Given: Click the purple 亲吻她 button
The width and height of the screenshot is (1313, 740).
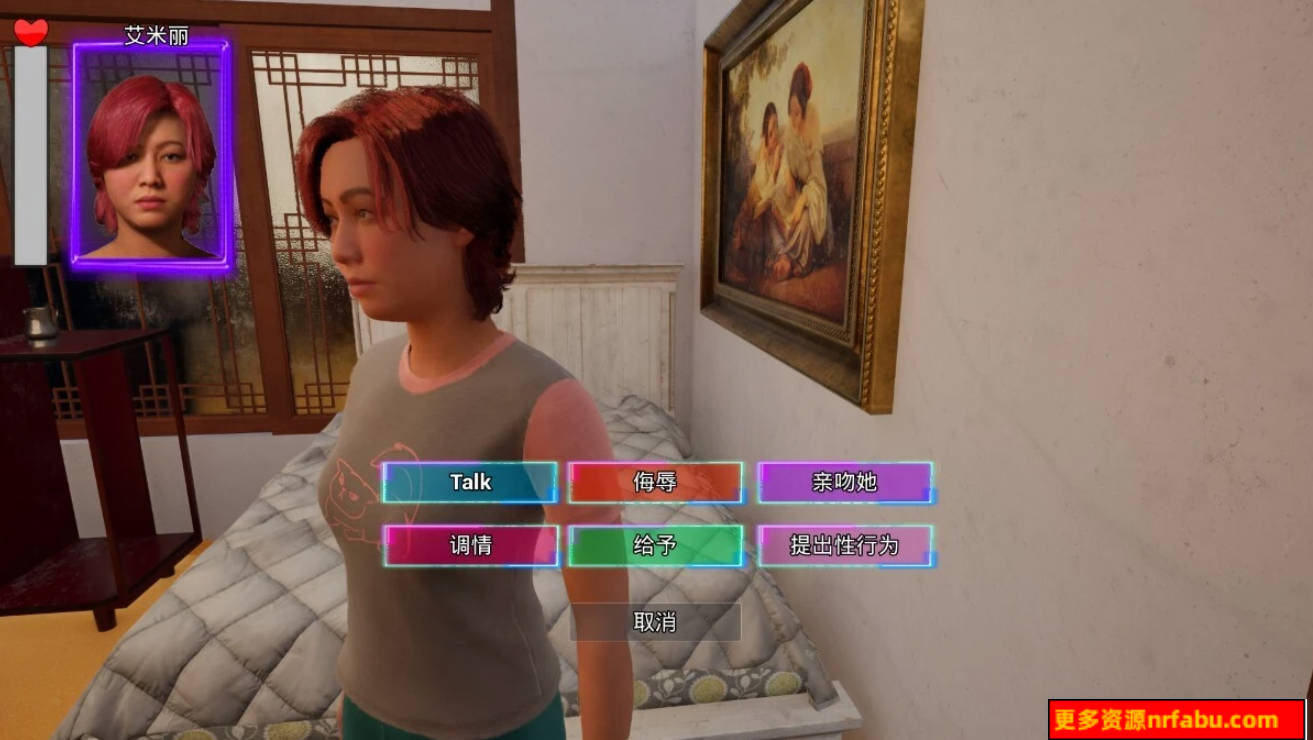Looking at the screenshot, I should [x=844, y=482].
